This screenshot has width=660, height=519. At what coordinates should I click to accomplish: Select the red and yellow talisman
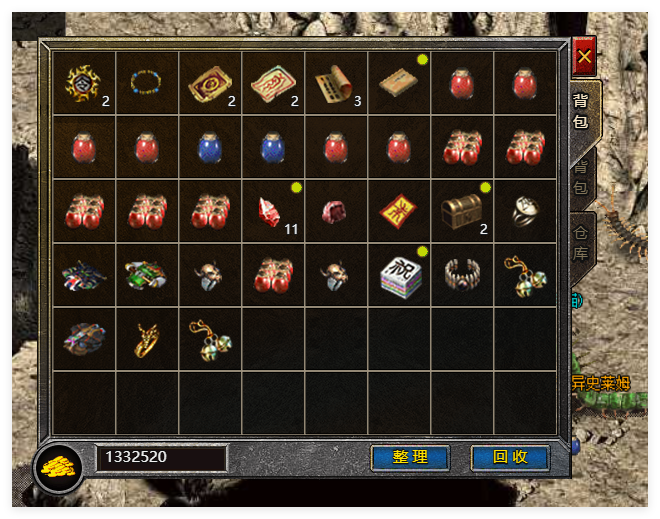(x=400, y=211)
